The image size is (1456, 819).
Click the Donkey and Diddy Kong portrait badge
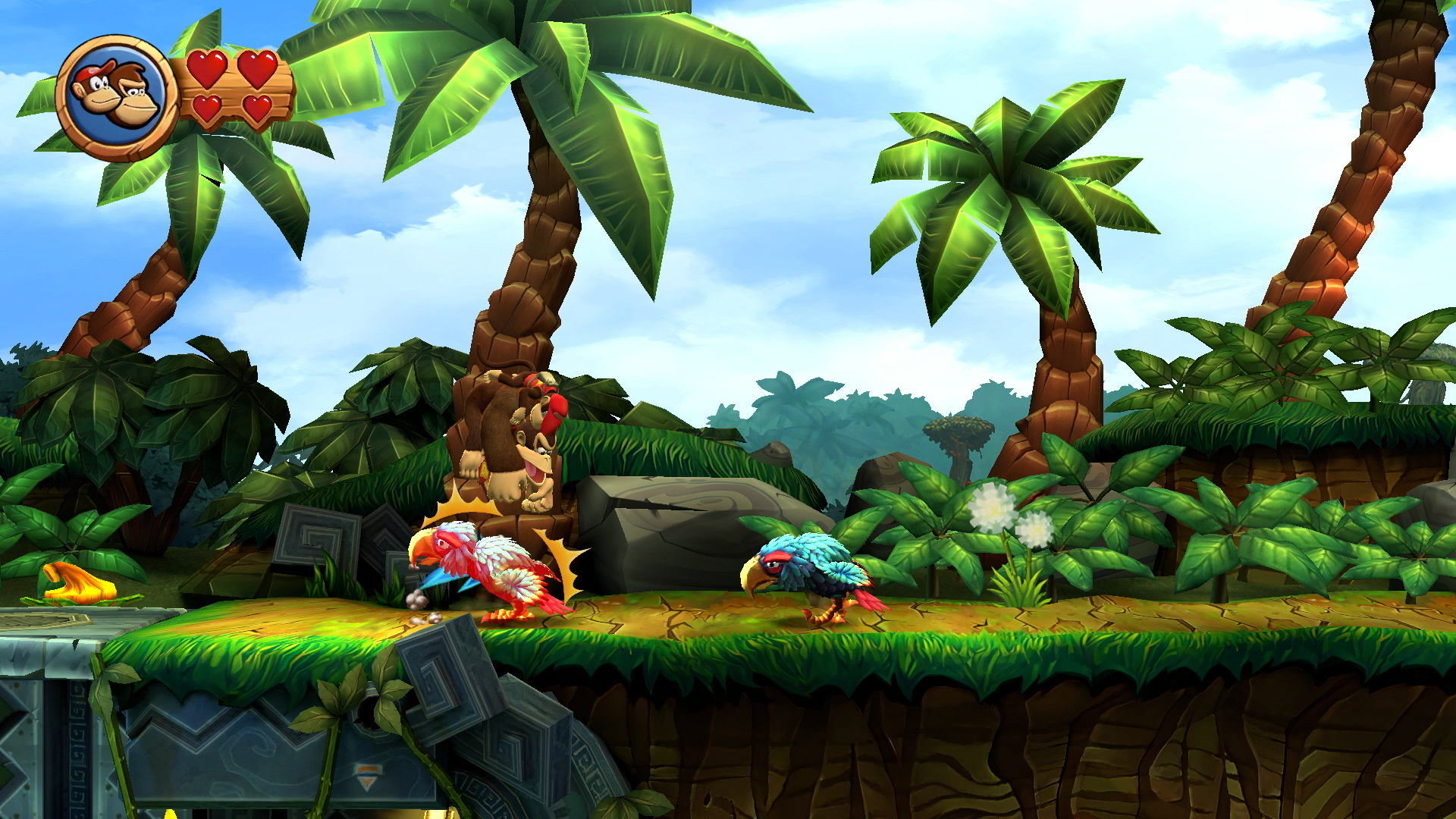pyautogui.click(x=117, y=97)
